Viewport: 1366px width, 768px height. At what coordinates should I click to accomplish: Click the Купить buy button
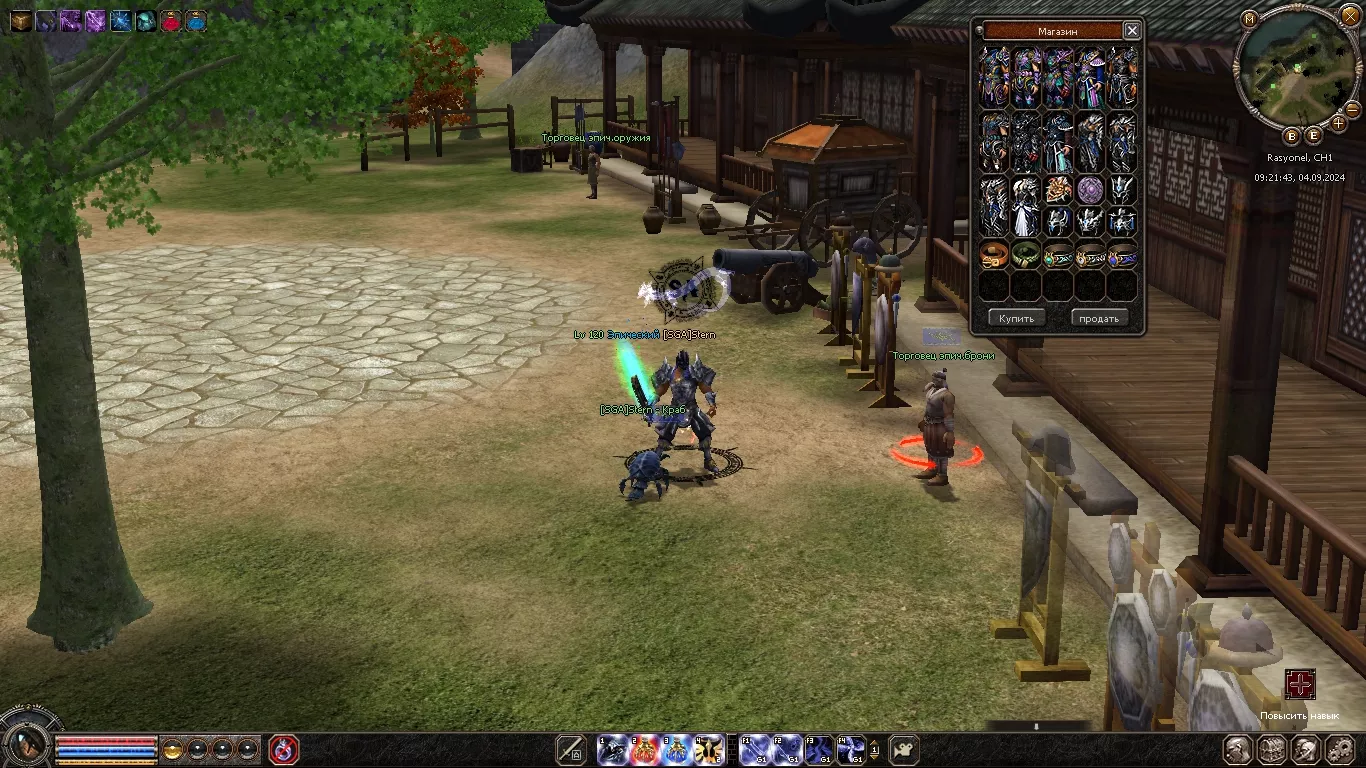click(x=1017, y=318)
